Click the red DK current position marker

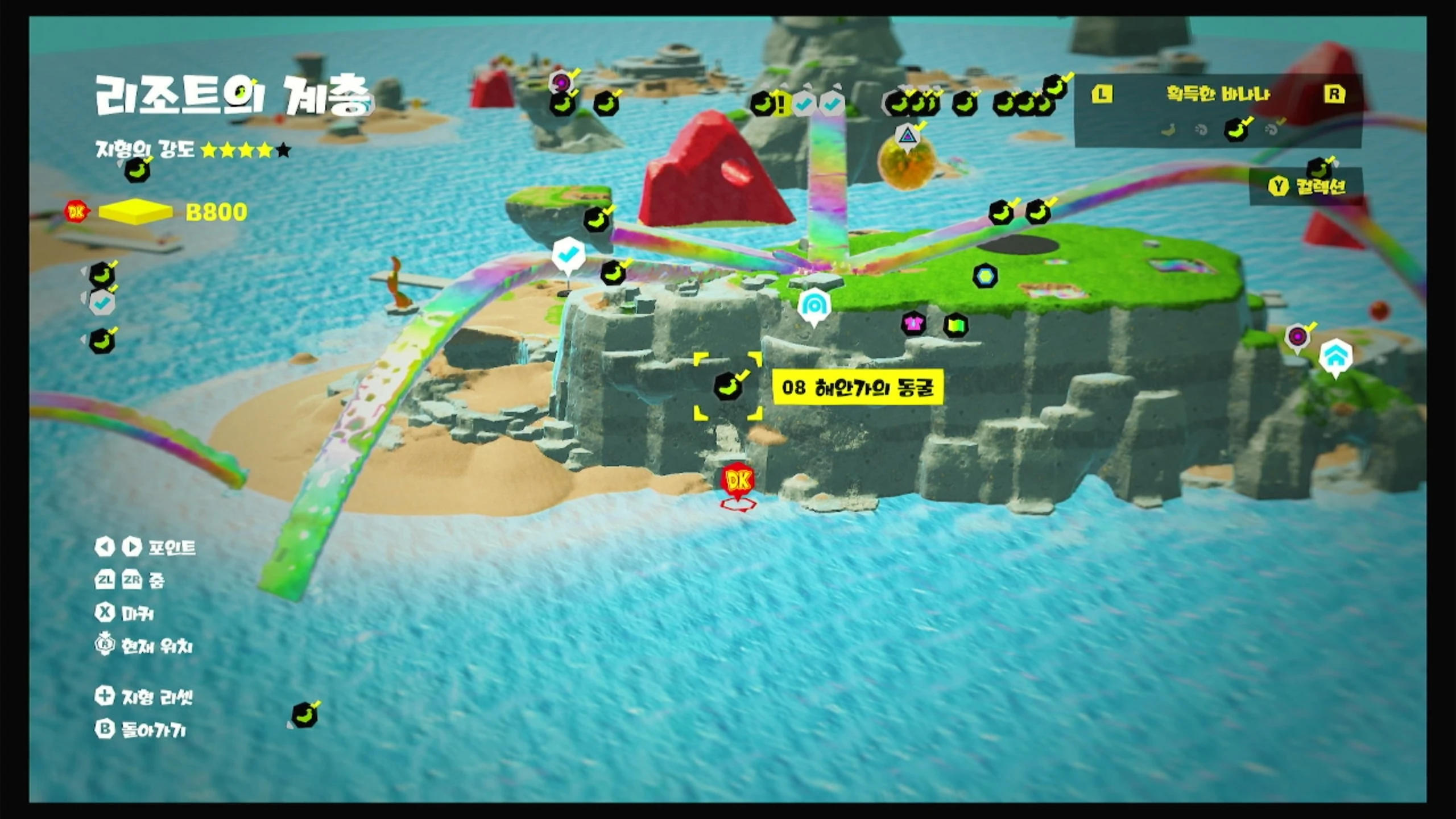coord(738,481)
